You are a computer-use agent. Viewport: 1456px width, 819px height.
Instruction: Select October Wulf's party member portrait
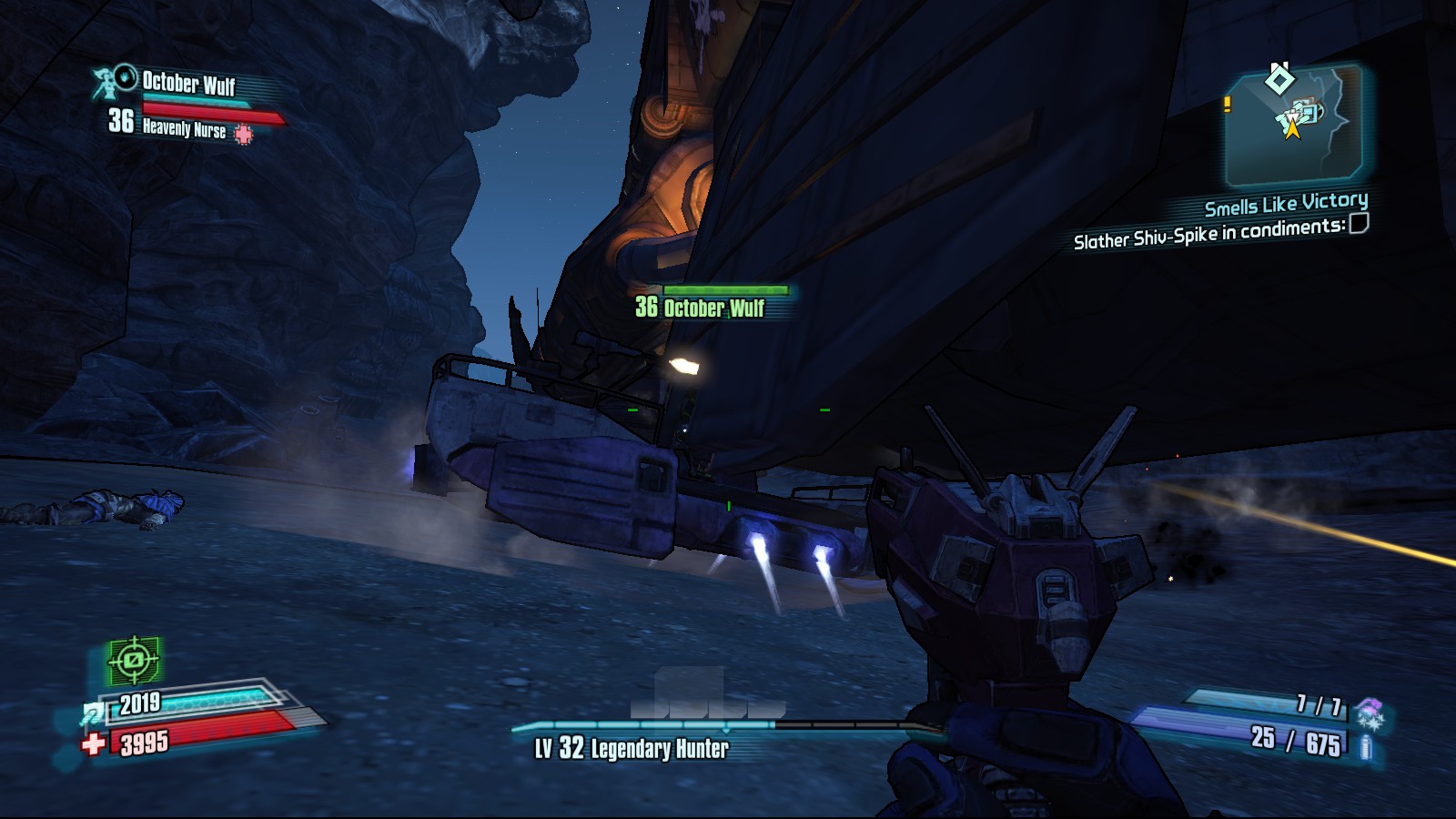116,82
